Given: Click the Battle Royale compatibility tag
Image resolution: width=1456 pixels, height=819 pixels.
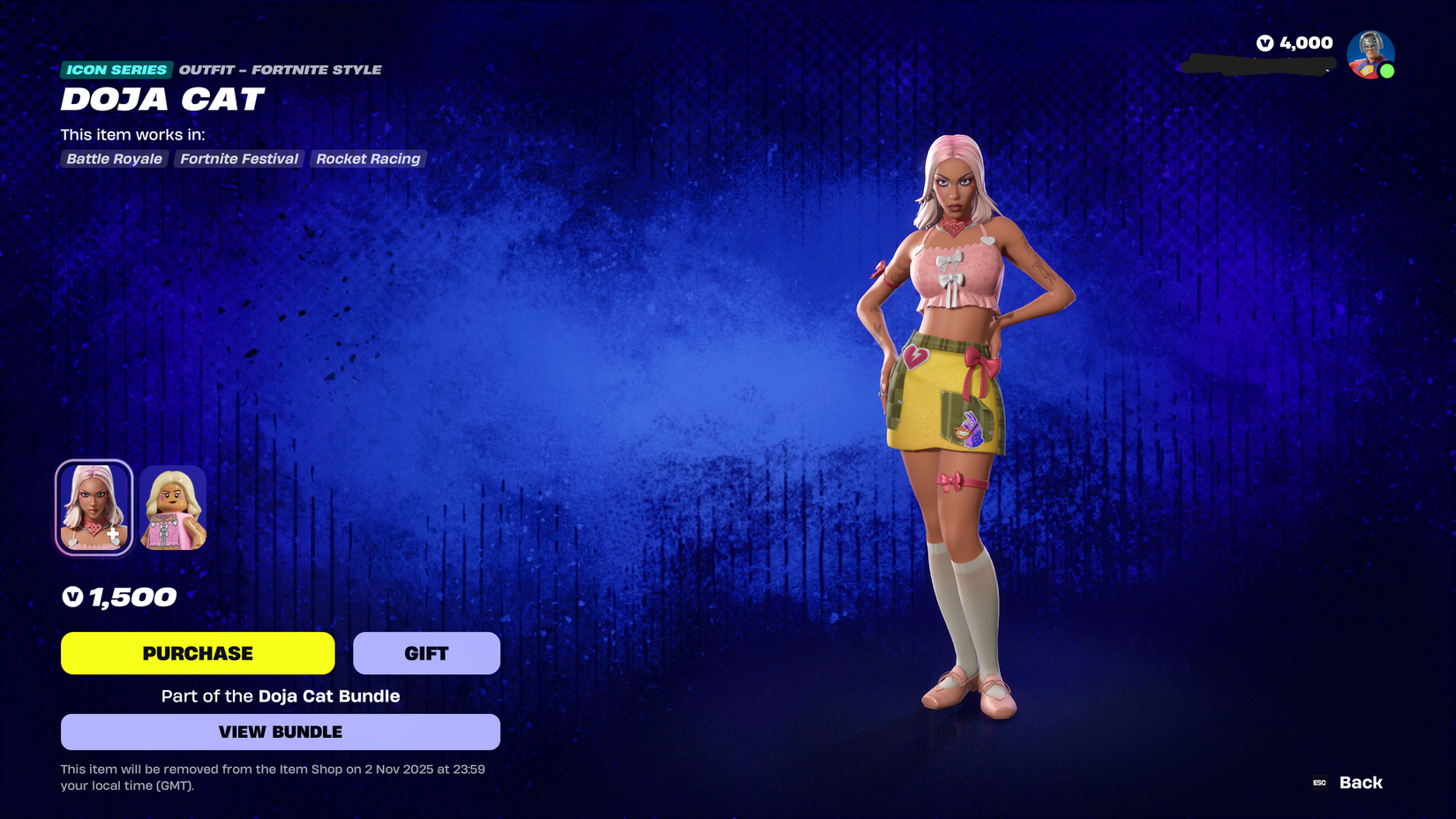Looking at the screenshot, I should [x=114, y=159].
